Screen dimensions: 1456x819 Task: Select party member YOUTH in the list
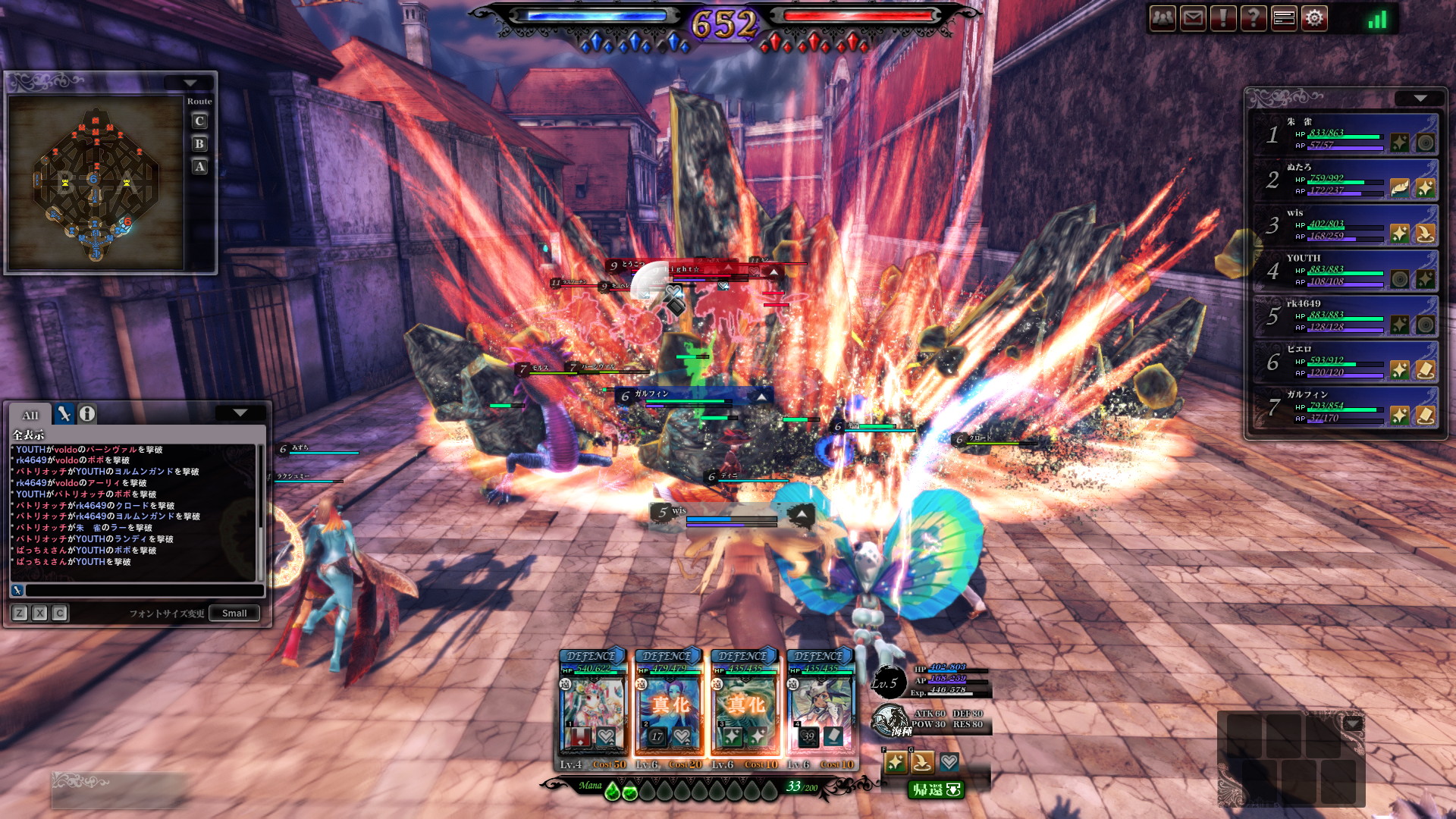pyautogui.click(x=1344, y=271)
